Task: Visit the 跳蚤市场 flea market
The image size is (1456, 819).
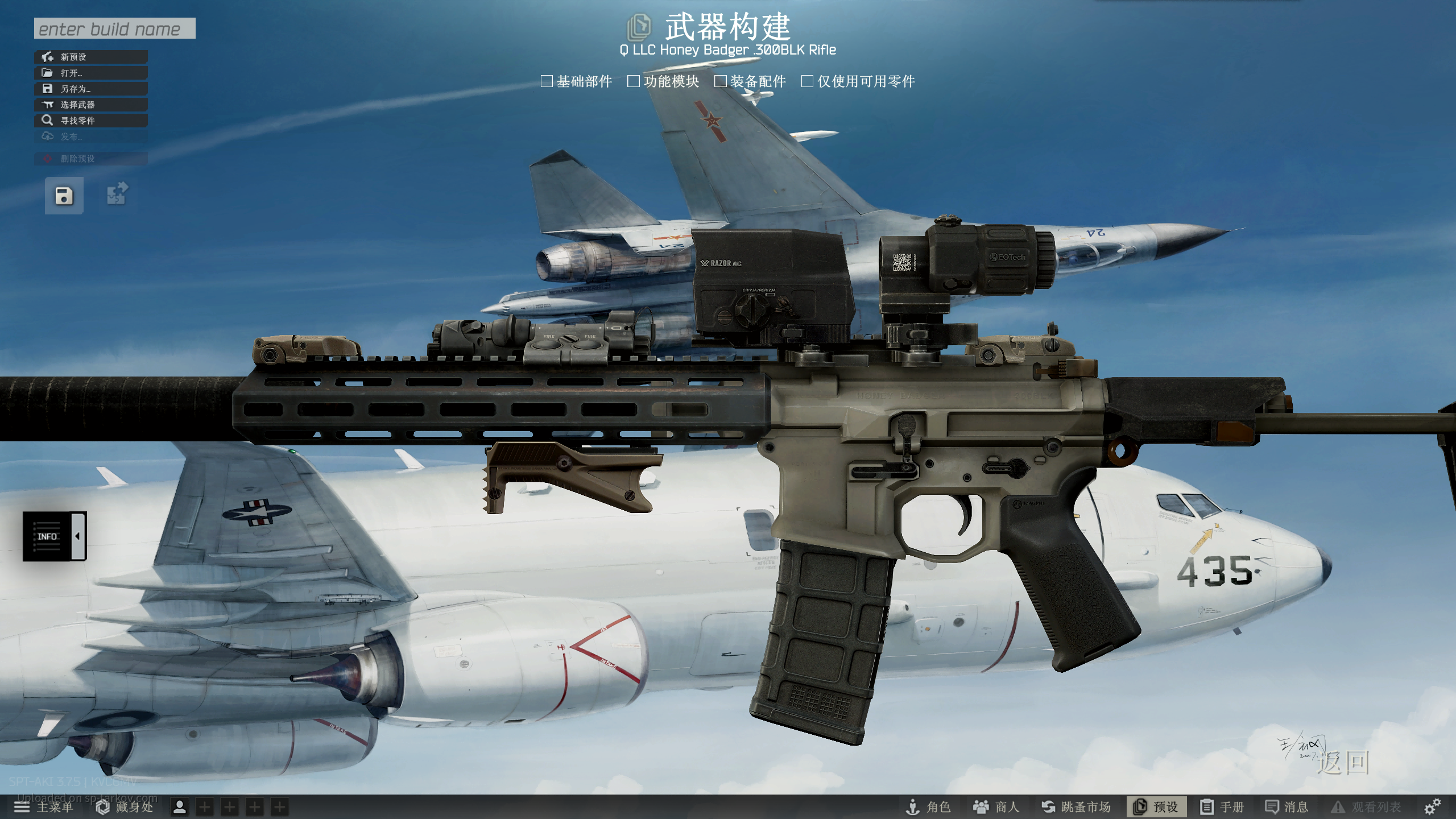Action: (x=1076, y=806)
